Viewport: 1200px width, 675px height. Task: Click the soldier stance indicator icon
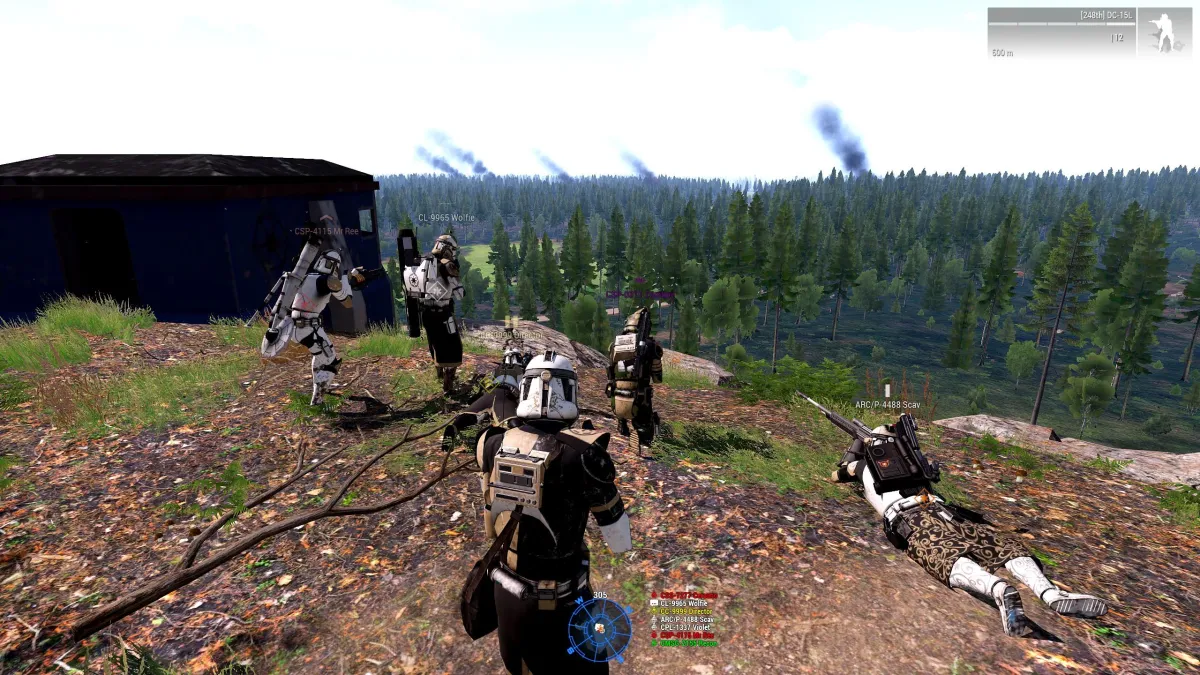coord(1163,33)
